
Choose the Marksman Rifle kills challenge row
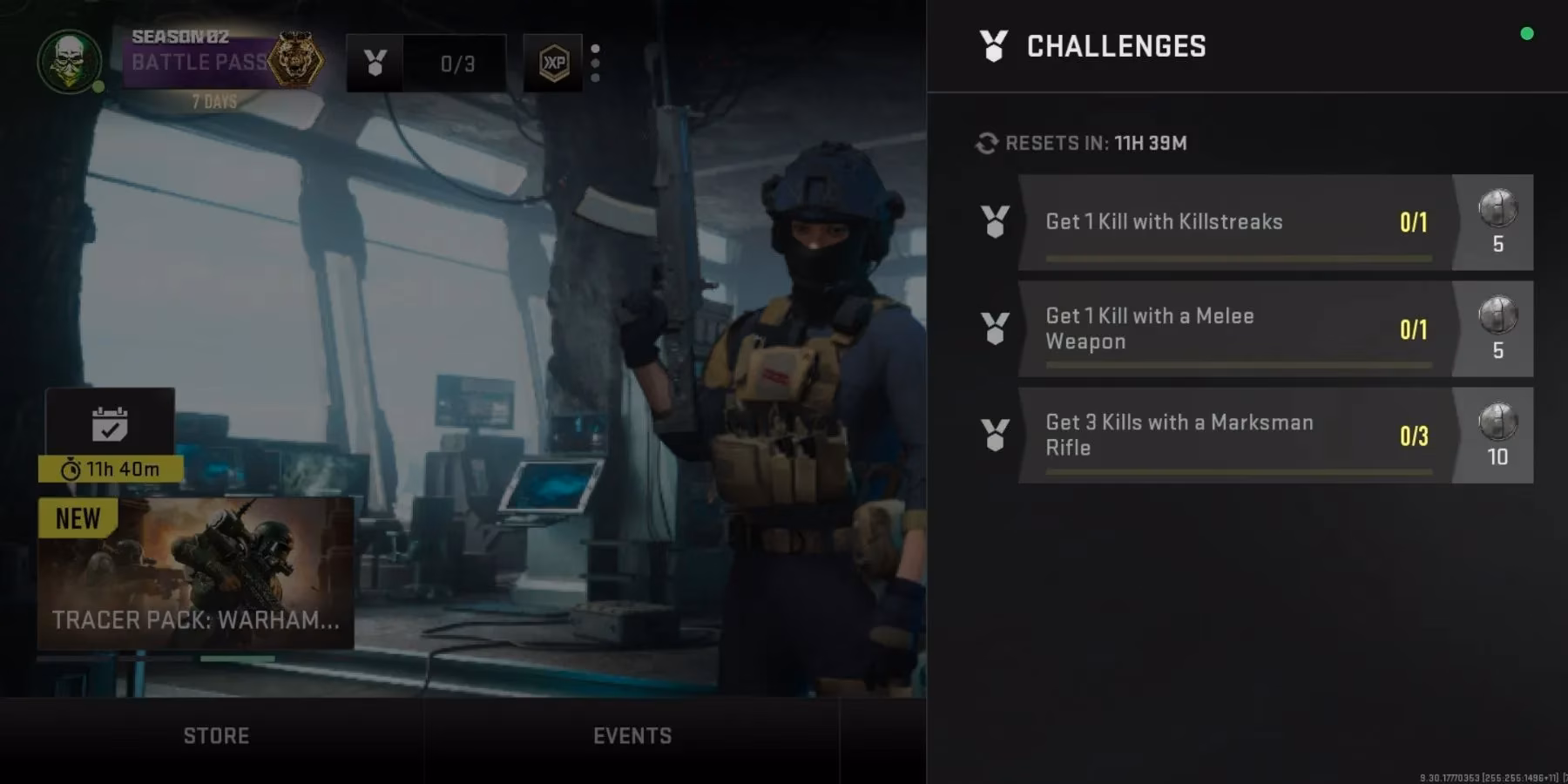1235,436
